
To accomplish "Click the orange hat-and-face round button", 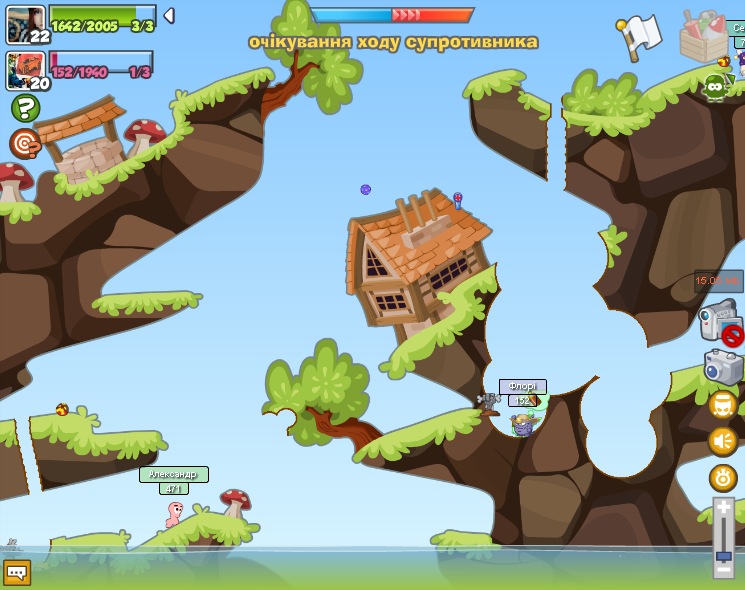I will pos(723,404).
